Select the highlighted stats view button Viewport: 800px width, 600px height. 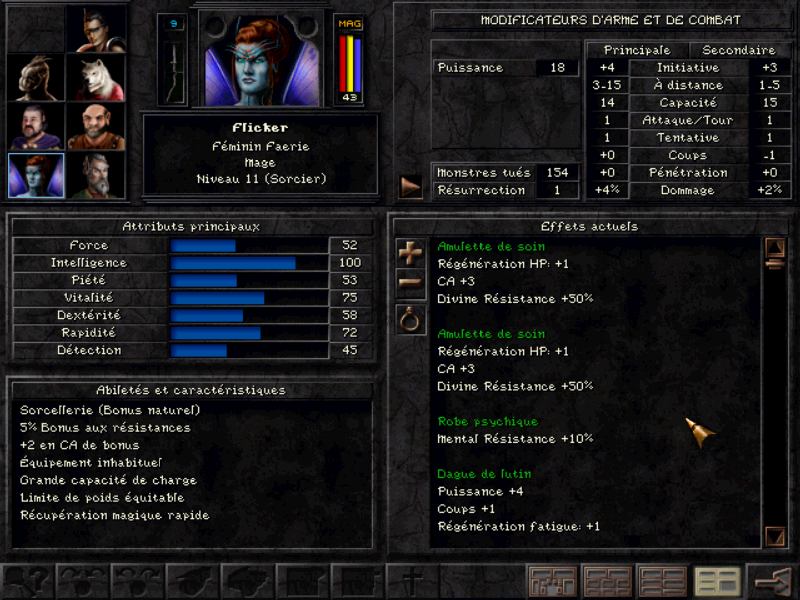click(x=716, y=580)
